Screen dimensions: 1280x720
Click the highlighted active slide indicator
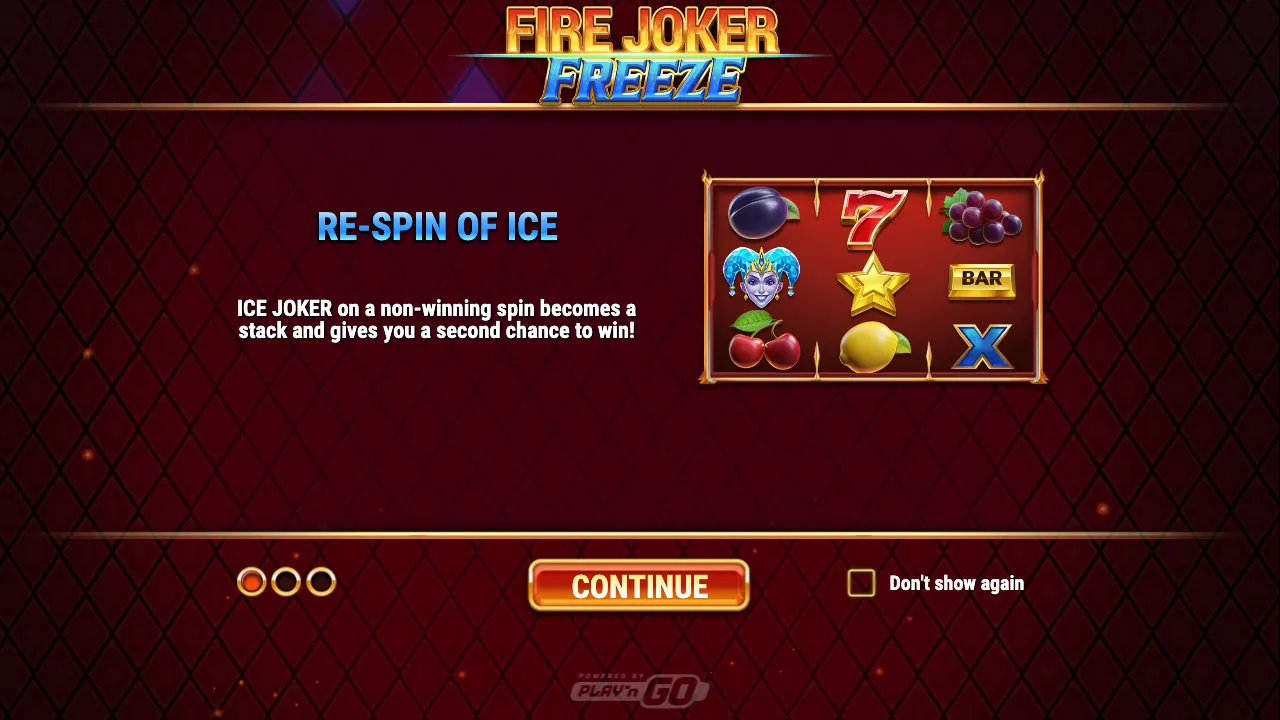(252, 582)
